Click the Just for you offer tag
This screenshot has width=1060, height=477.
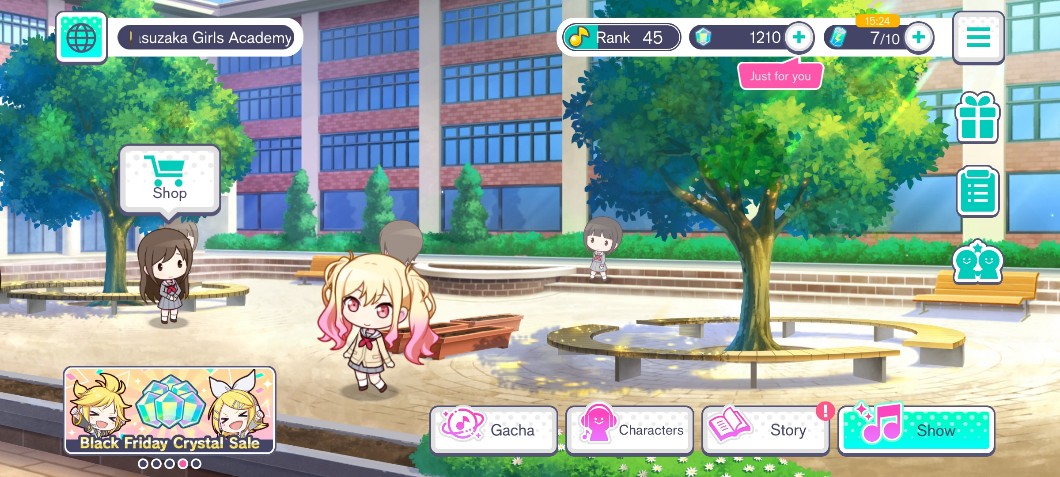780,76
